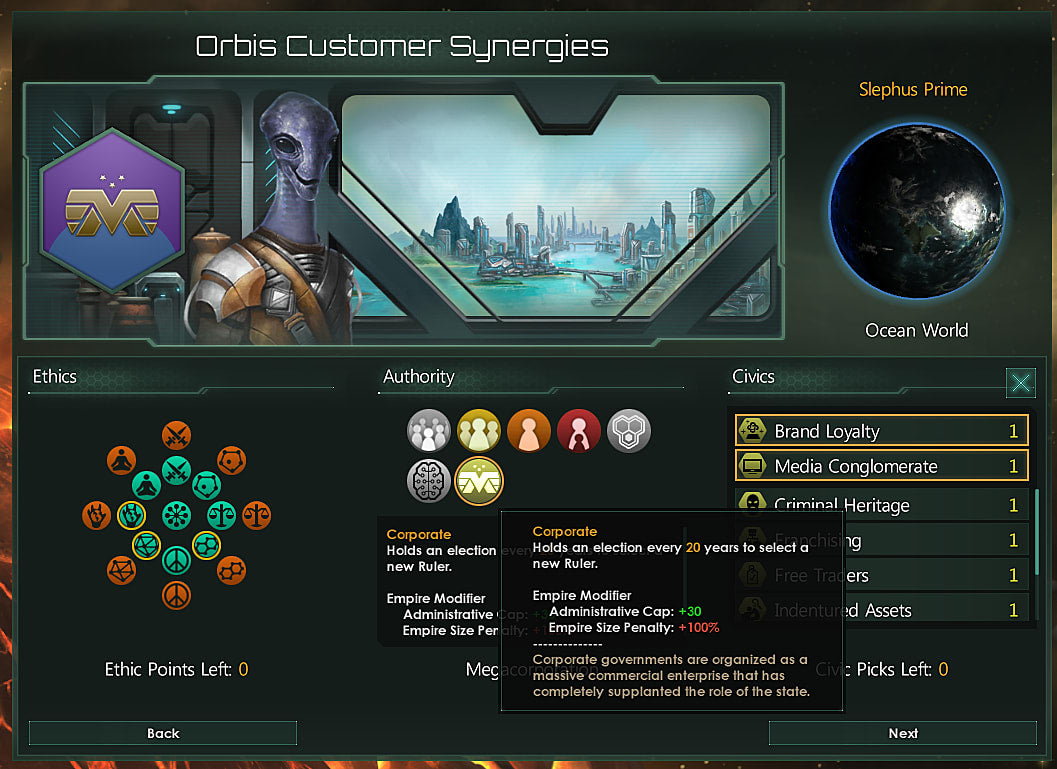This screenshot has height=769, width=1057.
Task: Select the gray crowd Democratic authority icon
Action: pyautogui.click(x=428, y=431)
